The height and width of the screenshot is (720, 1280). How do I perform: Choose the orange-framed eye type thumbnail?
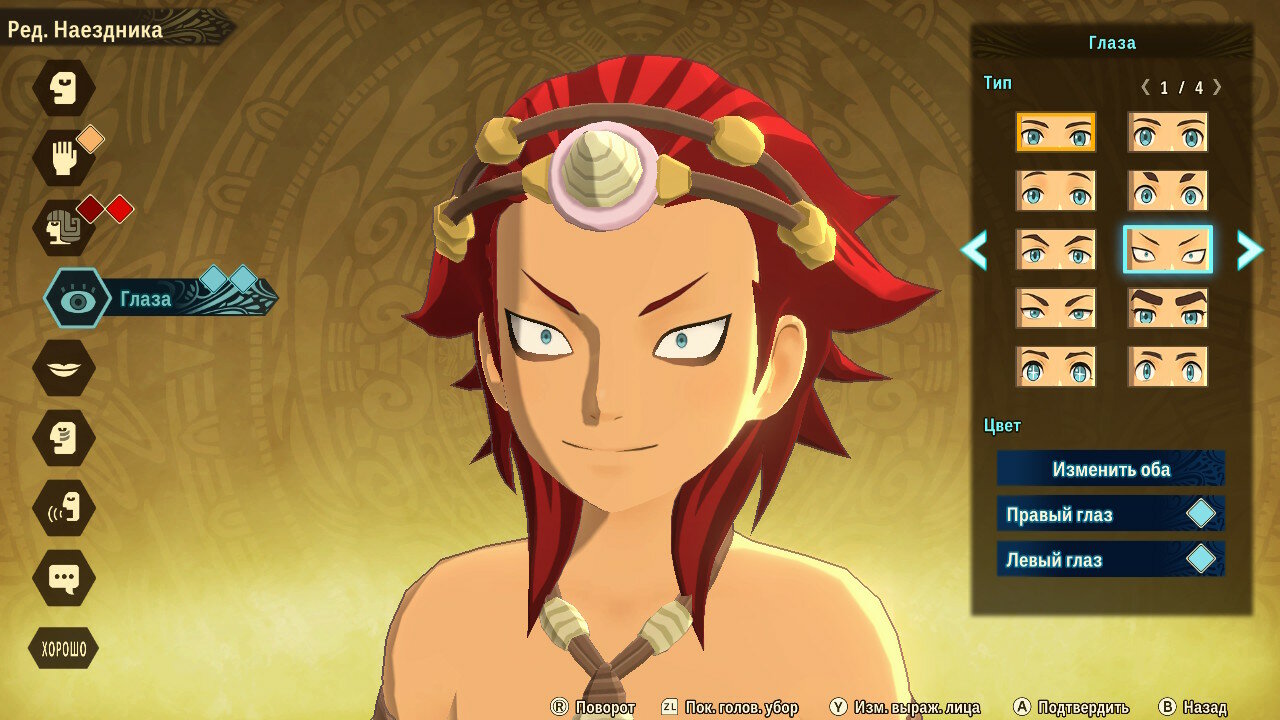pos(1055,132)
